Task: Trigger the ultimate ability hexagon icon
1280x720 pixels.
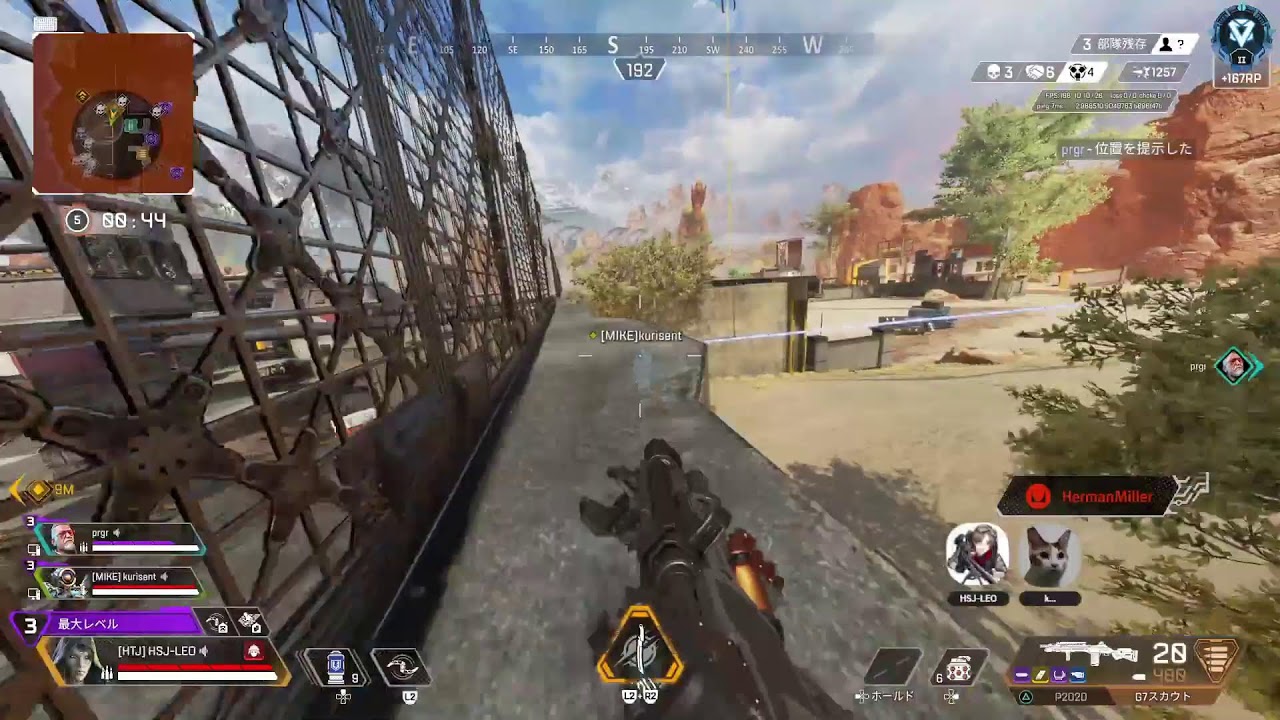Action: coord(640,647)
